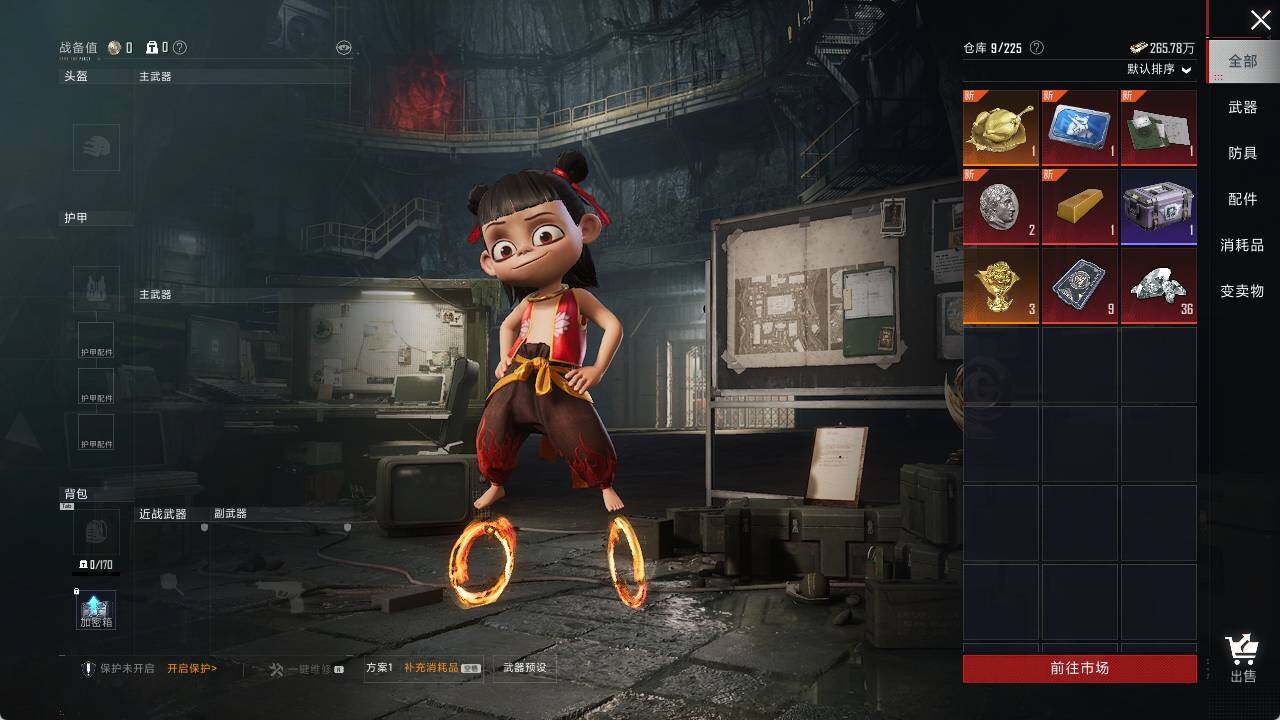Open the 武器预设 weapon preset button
Viewport: 1280px width, 720px height.
(x=525, y=668)
